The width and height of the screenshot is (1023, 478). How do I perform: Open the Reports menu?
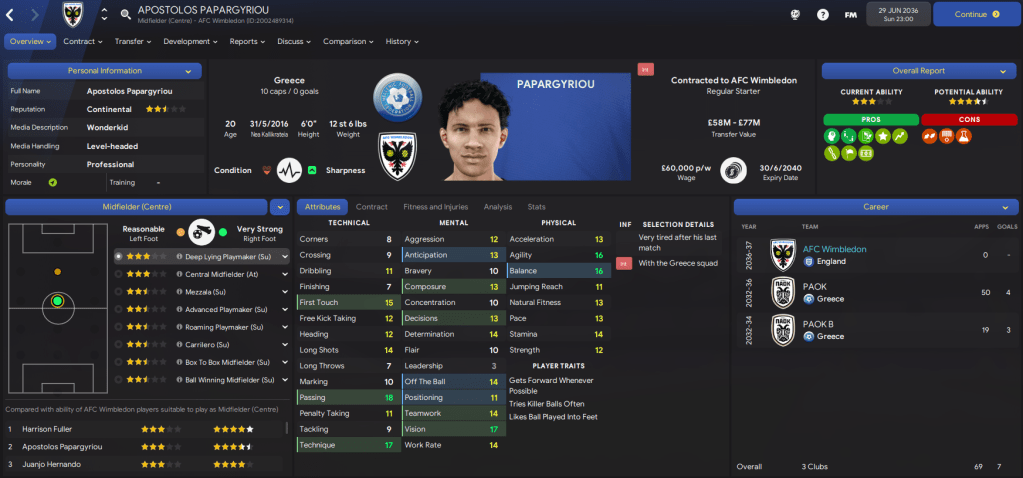pyautogui.click(x=247, y=41)
